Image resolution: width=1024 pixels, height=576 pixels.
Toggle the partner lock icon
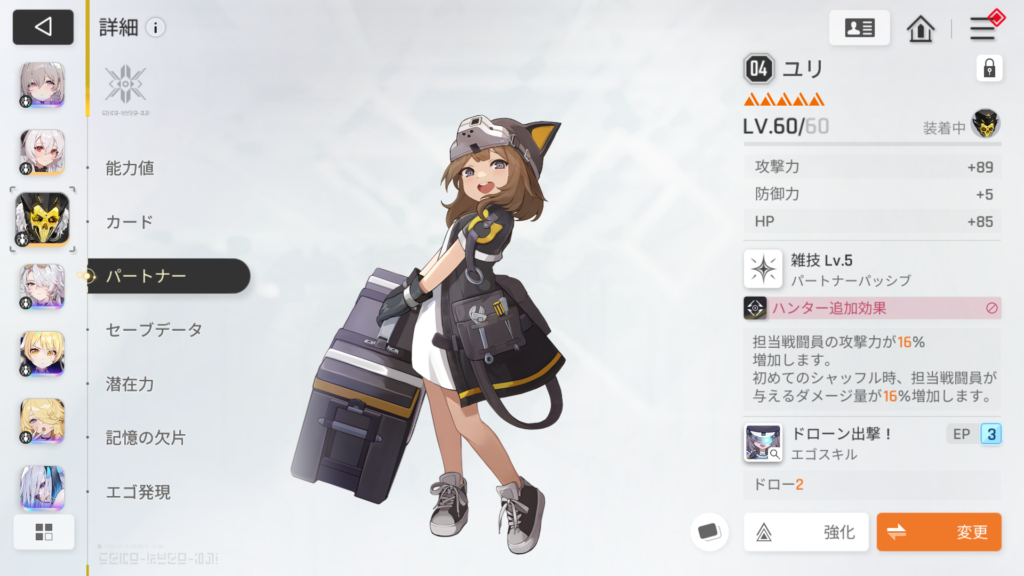click(989, 68)
